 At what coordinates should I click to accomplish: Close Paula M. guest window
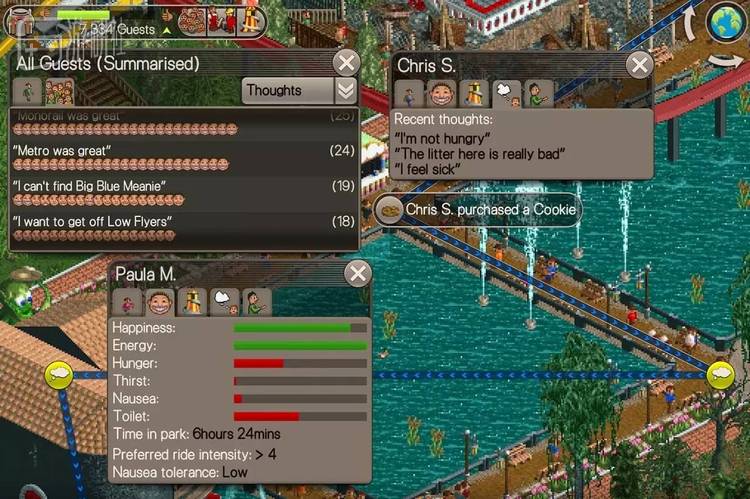click(357, 274)
